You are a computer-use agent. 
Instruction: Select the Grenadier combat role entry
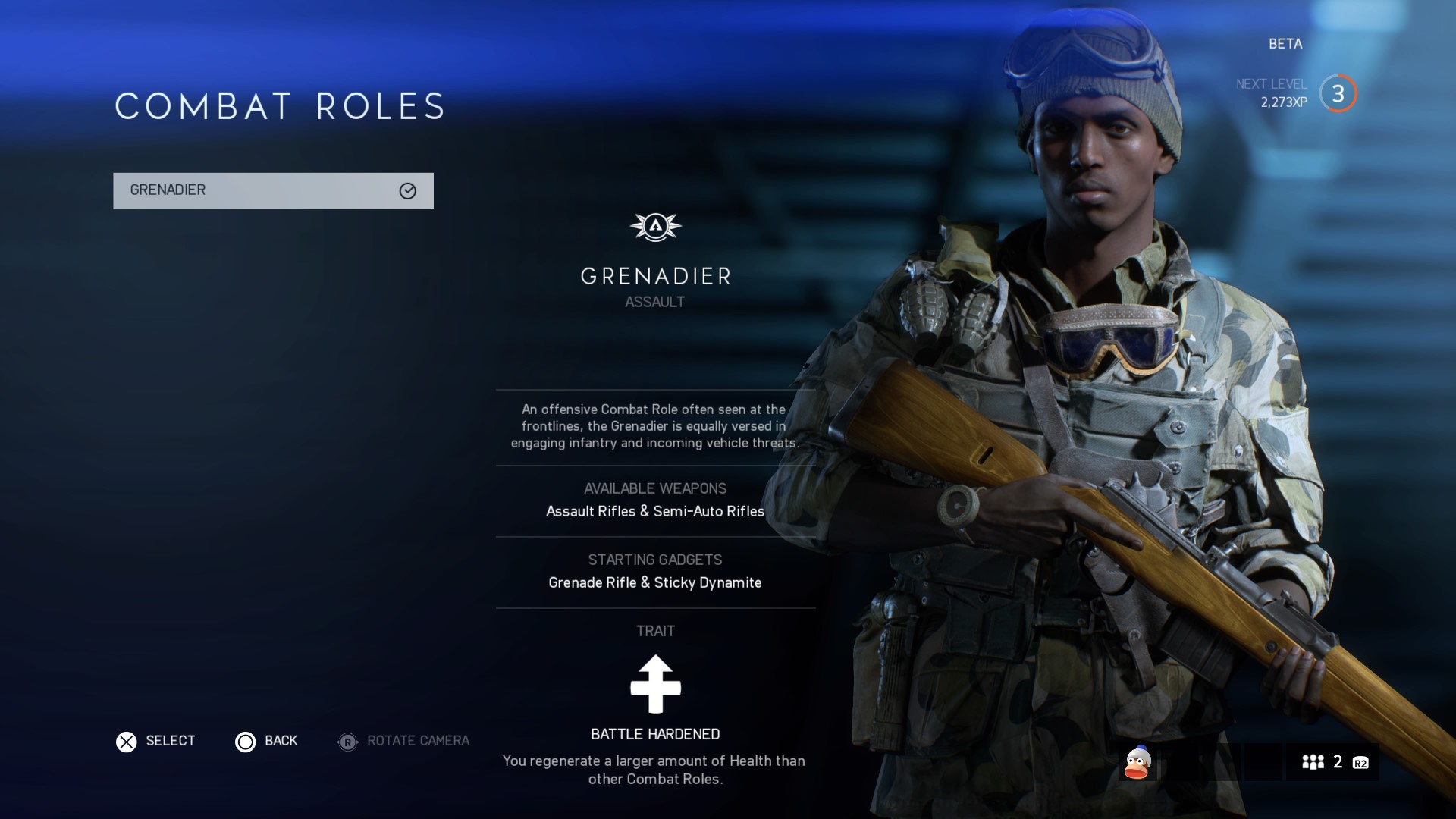click(x=273, y=190)
